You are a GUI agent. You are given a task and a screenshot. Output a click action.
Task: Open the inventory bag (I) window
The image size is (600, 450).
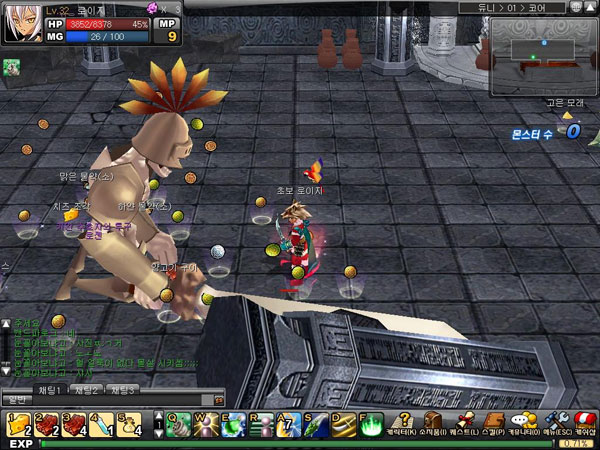(433, 424)
